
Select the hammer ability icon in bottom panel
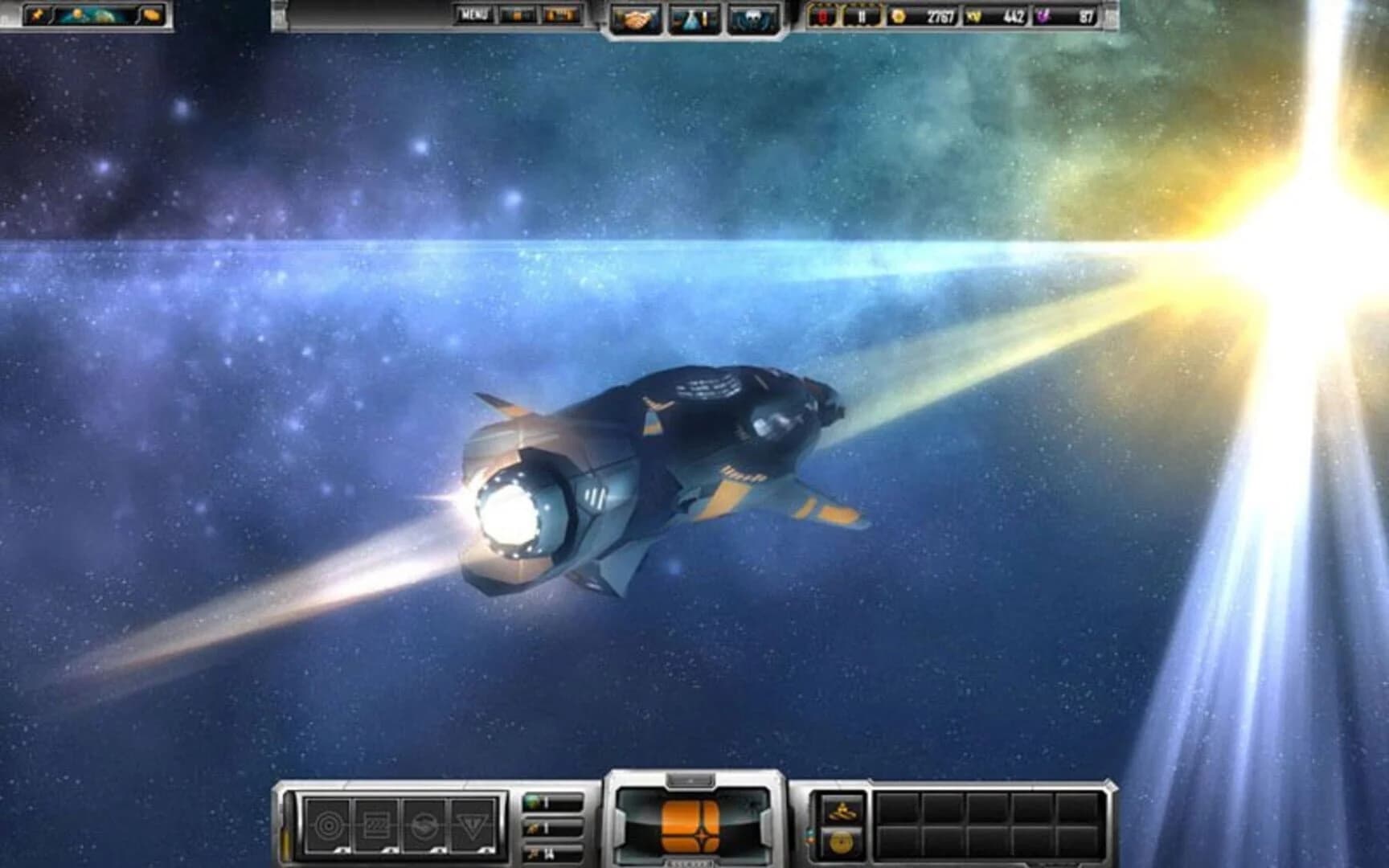tap(843, 810)
